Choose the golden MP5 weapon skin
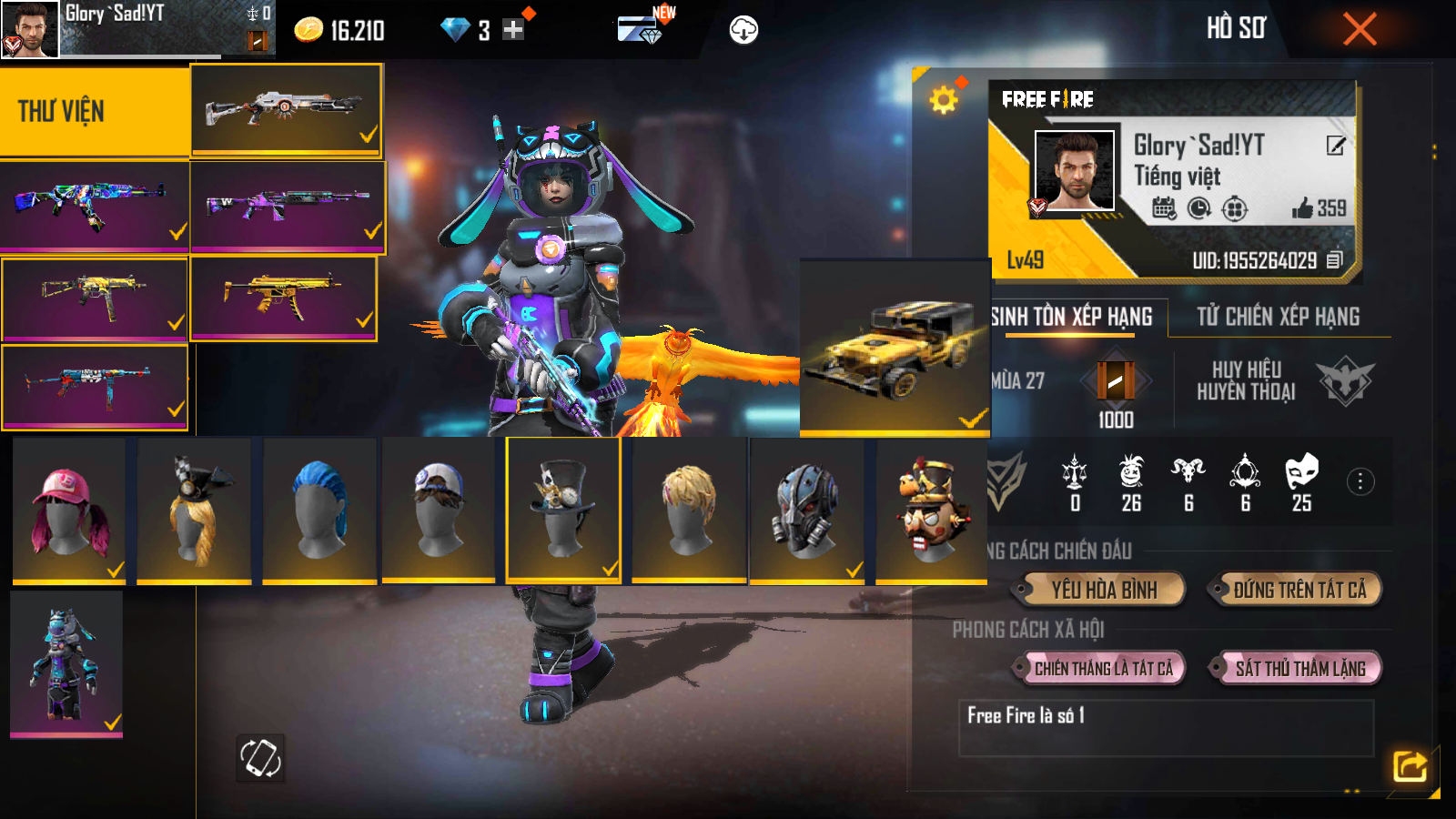Image resolution: width=1456 pixels, height=819 pixels. click(283, 298)
